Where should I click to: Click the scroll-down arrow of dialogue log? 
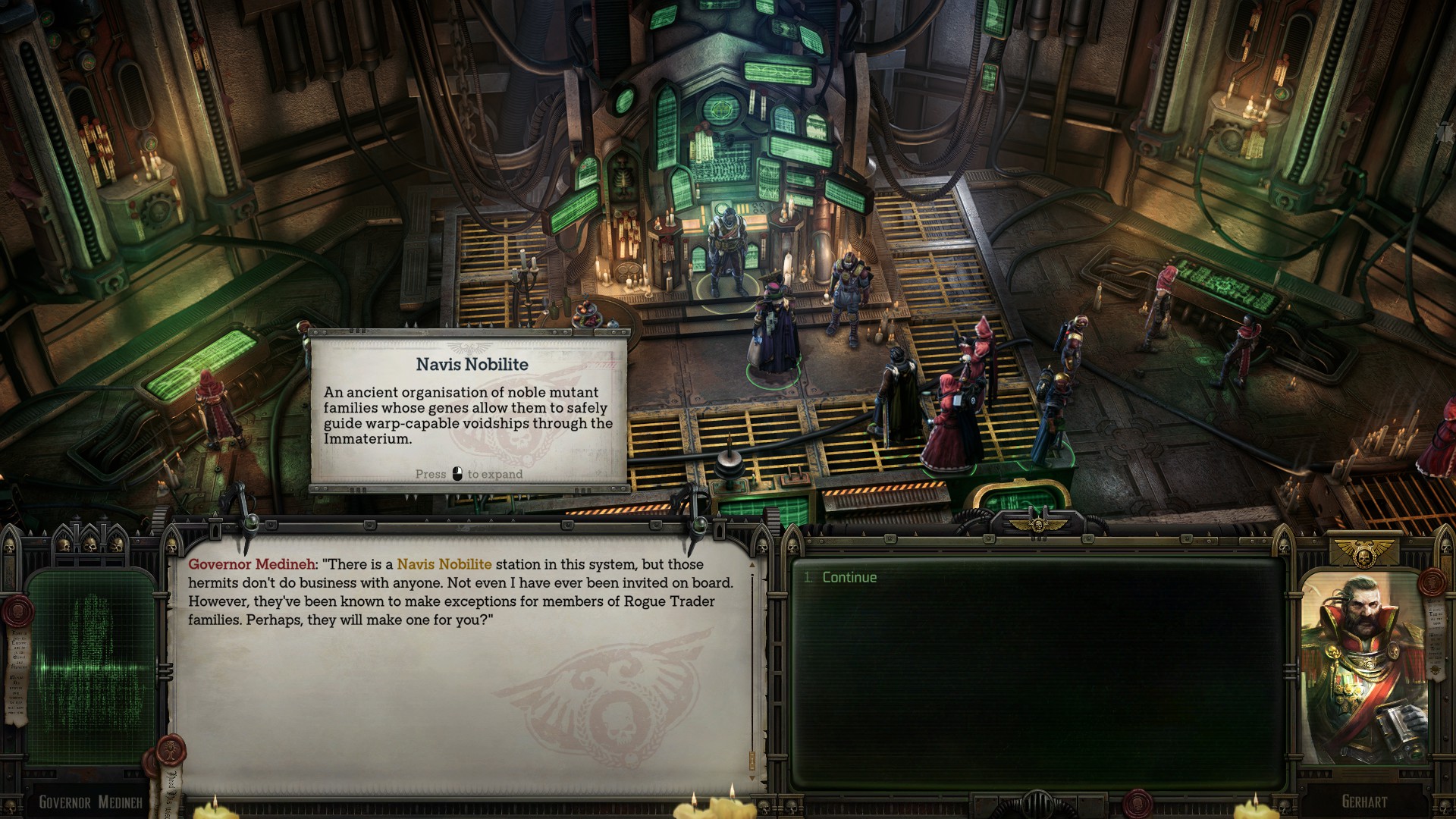click(752, 778)
